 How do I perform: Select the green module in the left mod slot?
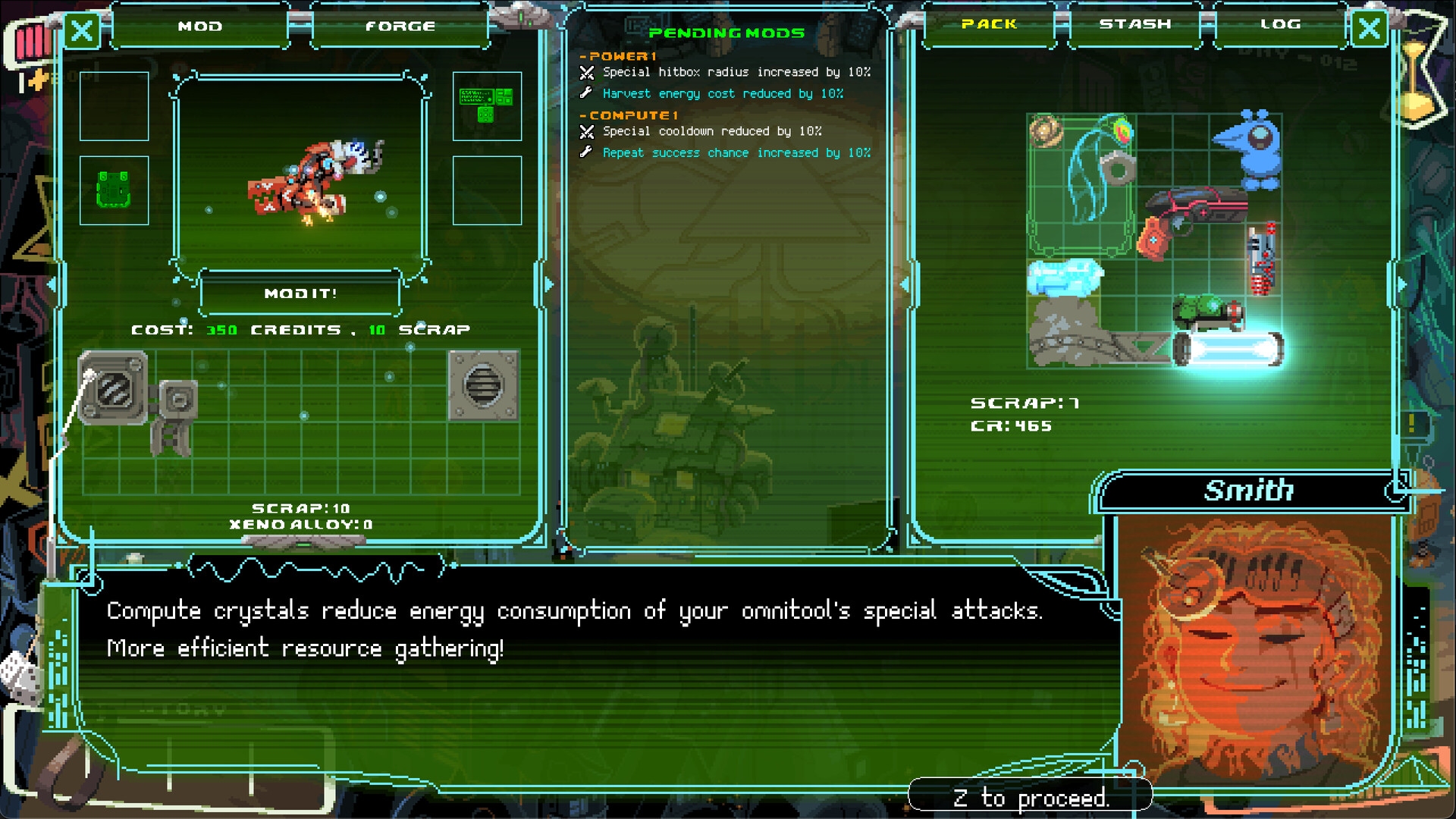pyautogui.click(x=114, y=190)
